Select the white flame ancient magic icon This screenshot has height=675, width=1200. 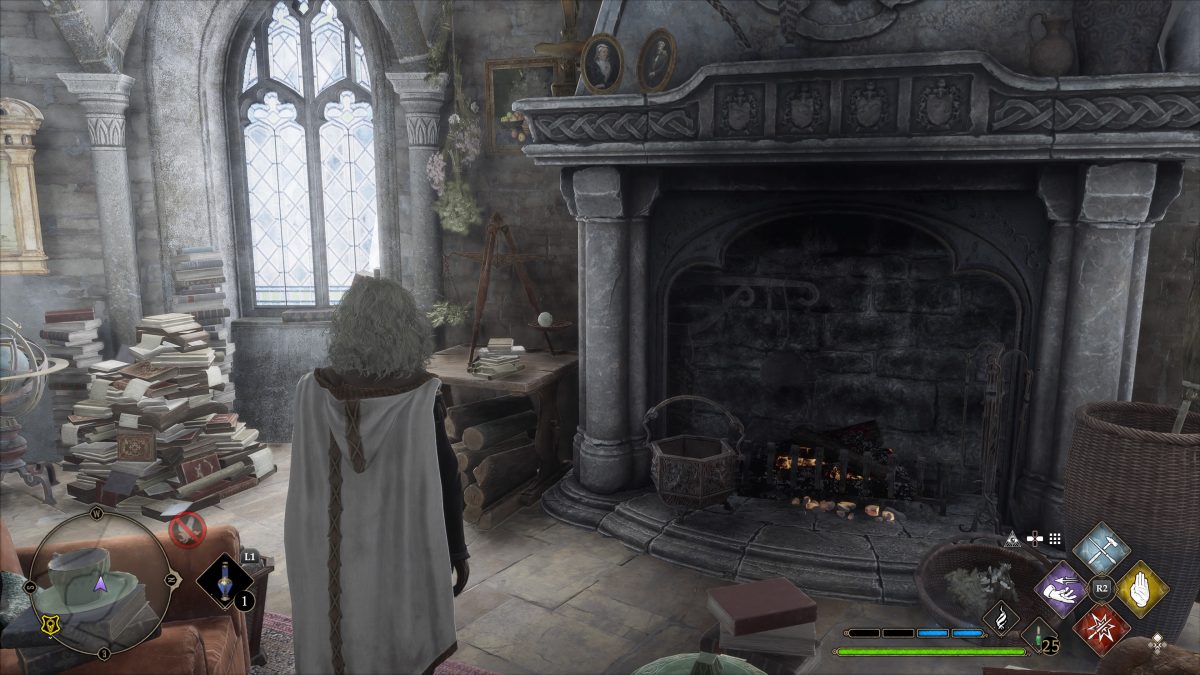[1000, 619]
